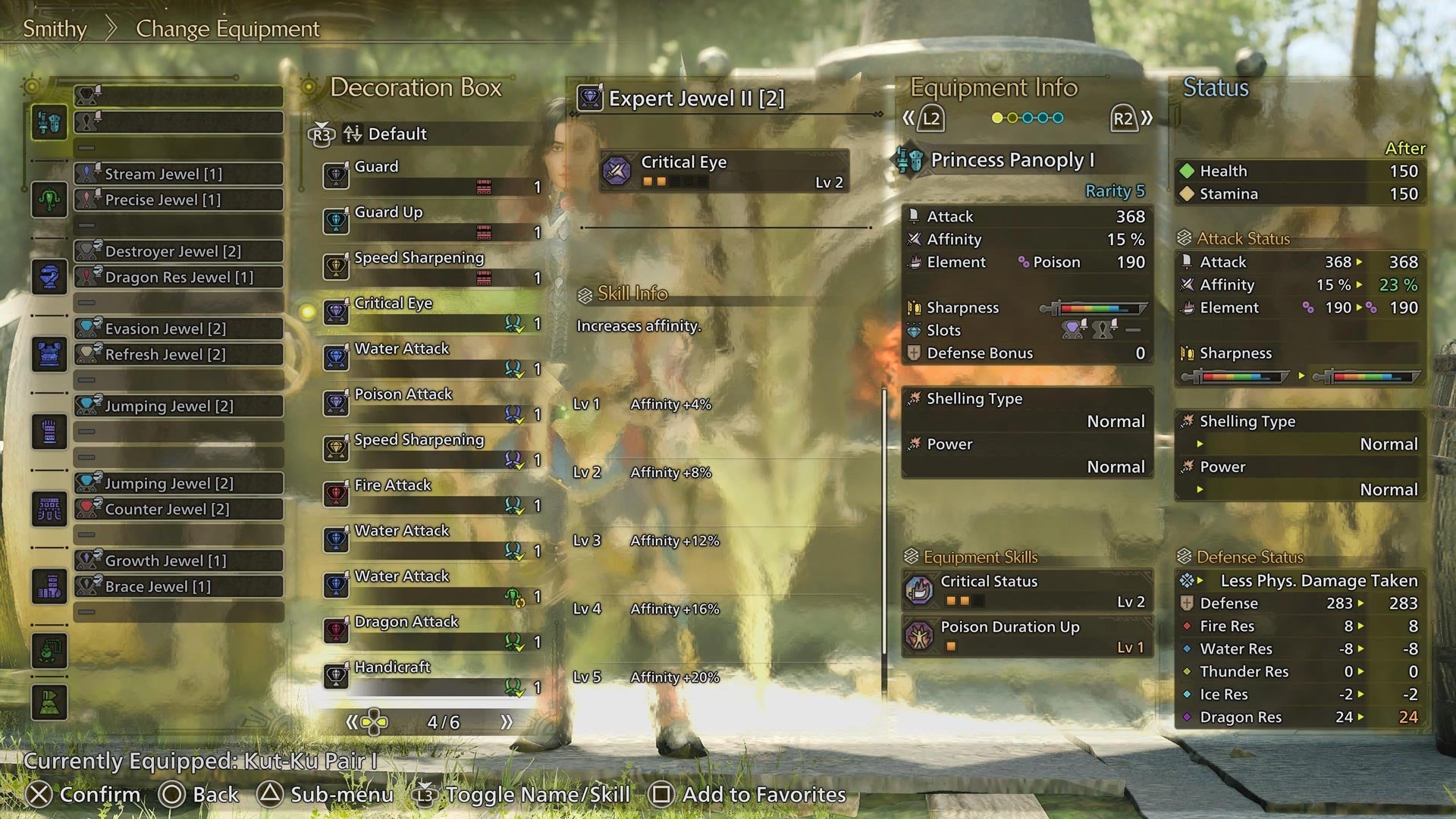Screen dimensions: 1456x819
Task: Select the Guard decoration row
Action: pos(432,176)
